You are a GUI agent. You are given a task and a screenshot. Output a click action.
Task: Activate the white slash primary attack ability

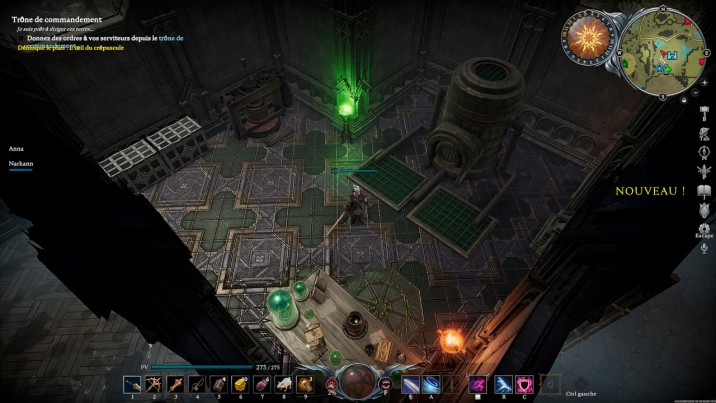[409, 384]
